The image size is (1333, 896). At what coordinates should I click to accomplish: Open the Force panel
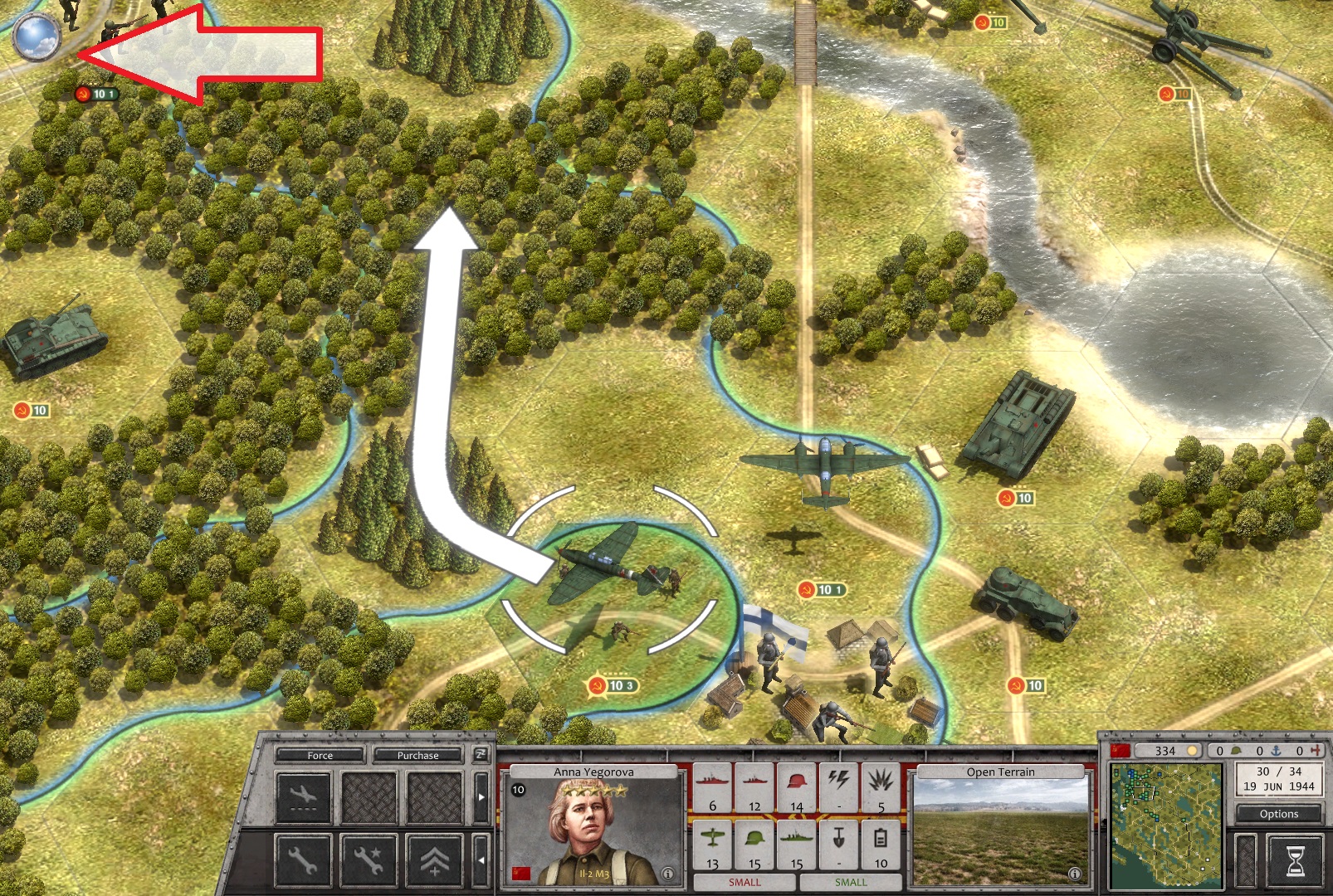tap(320, 755)
